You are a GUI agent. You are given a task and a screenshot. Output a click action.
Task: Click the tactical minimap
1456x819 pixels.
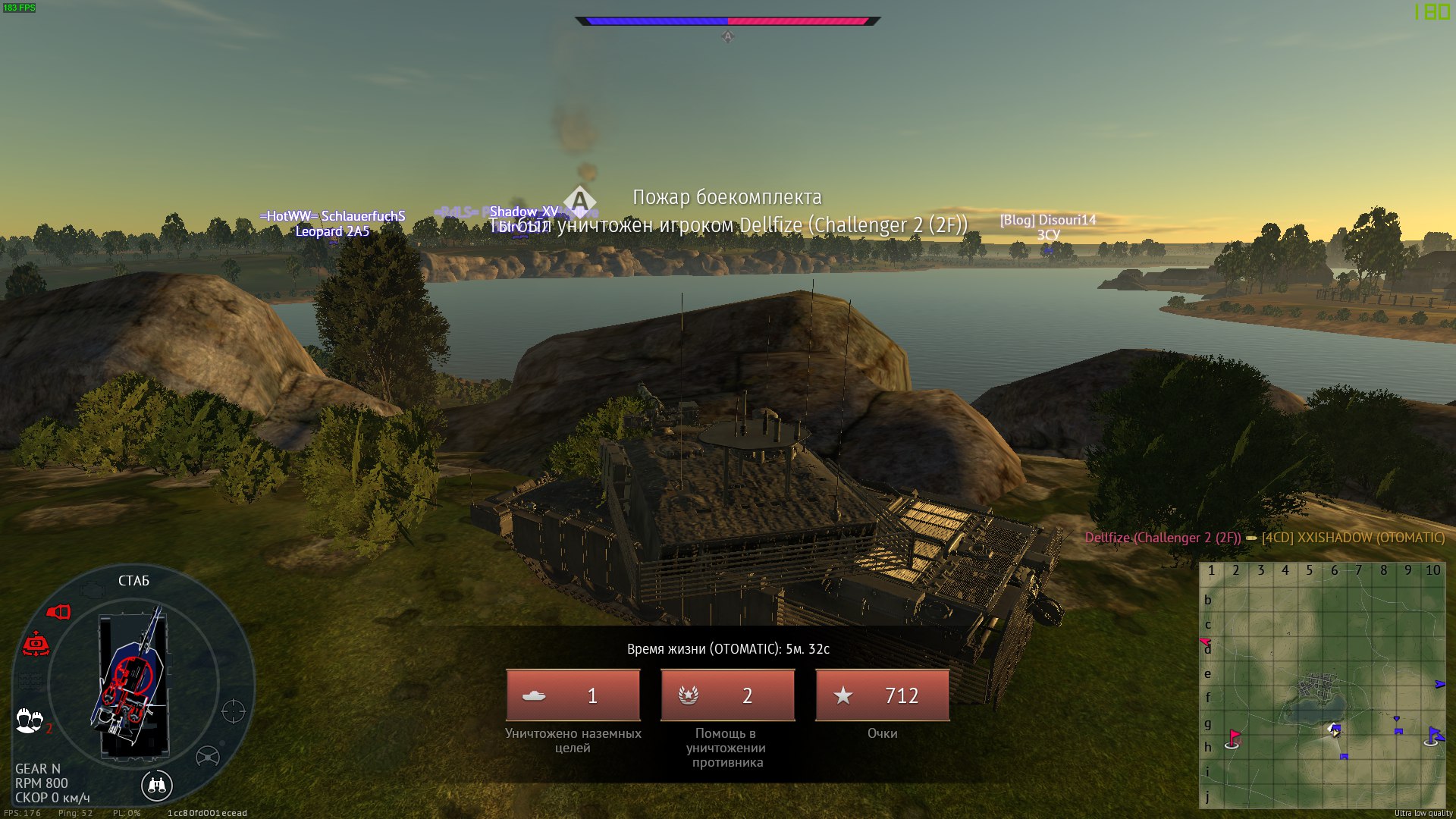tap(1322, 686)
